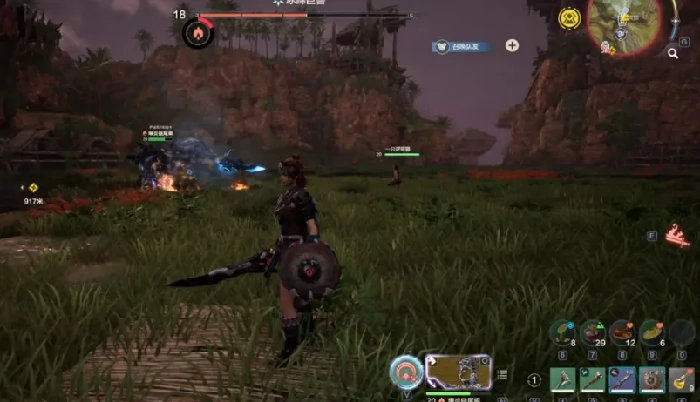Select the yellow tool hotbar slot

pyautogui.click(x=681, y=380)
